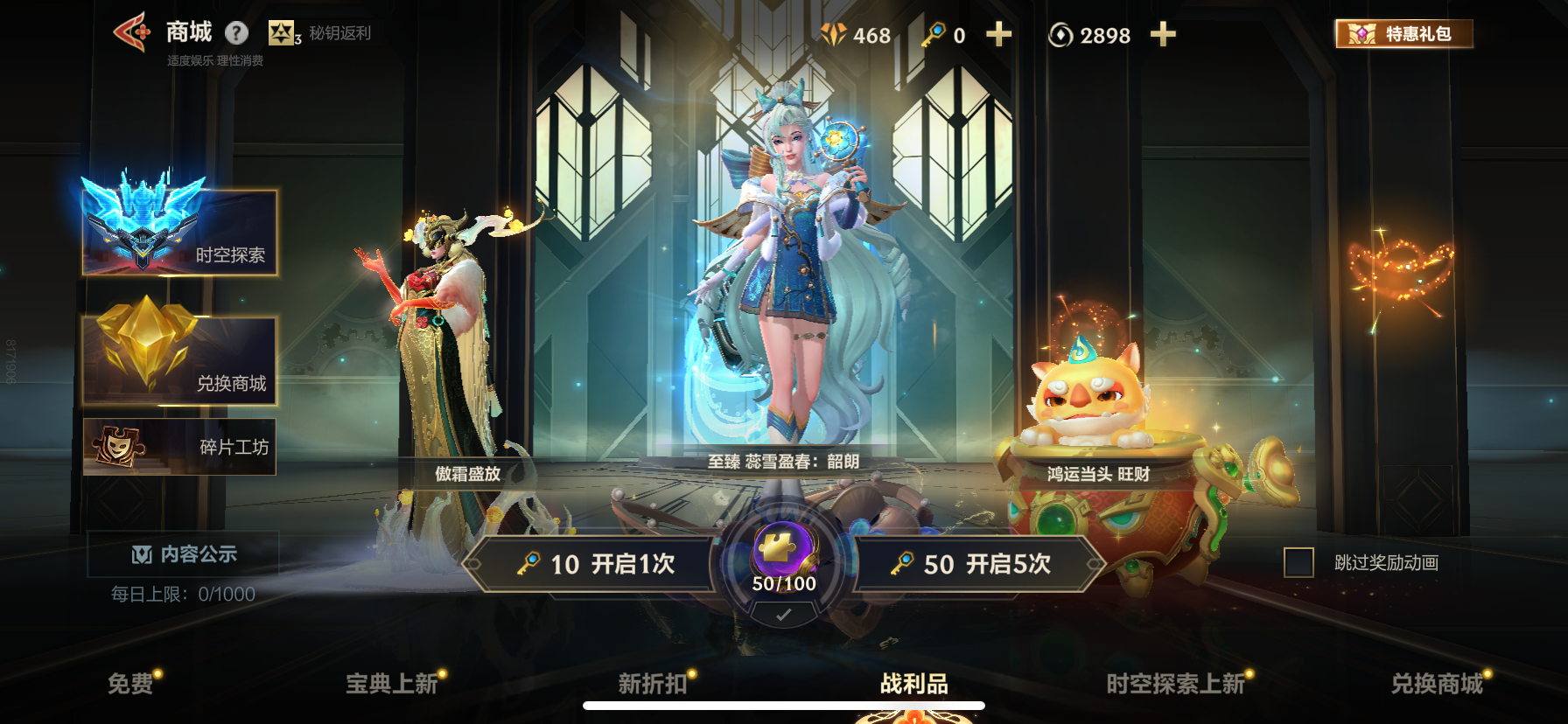Viewport: 1568px width, 724px height.
Task: Click the gem currency icon showing 468
Action: point(833,36)
